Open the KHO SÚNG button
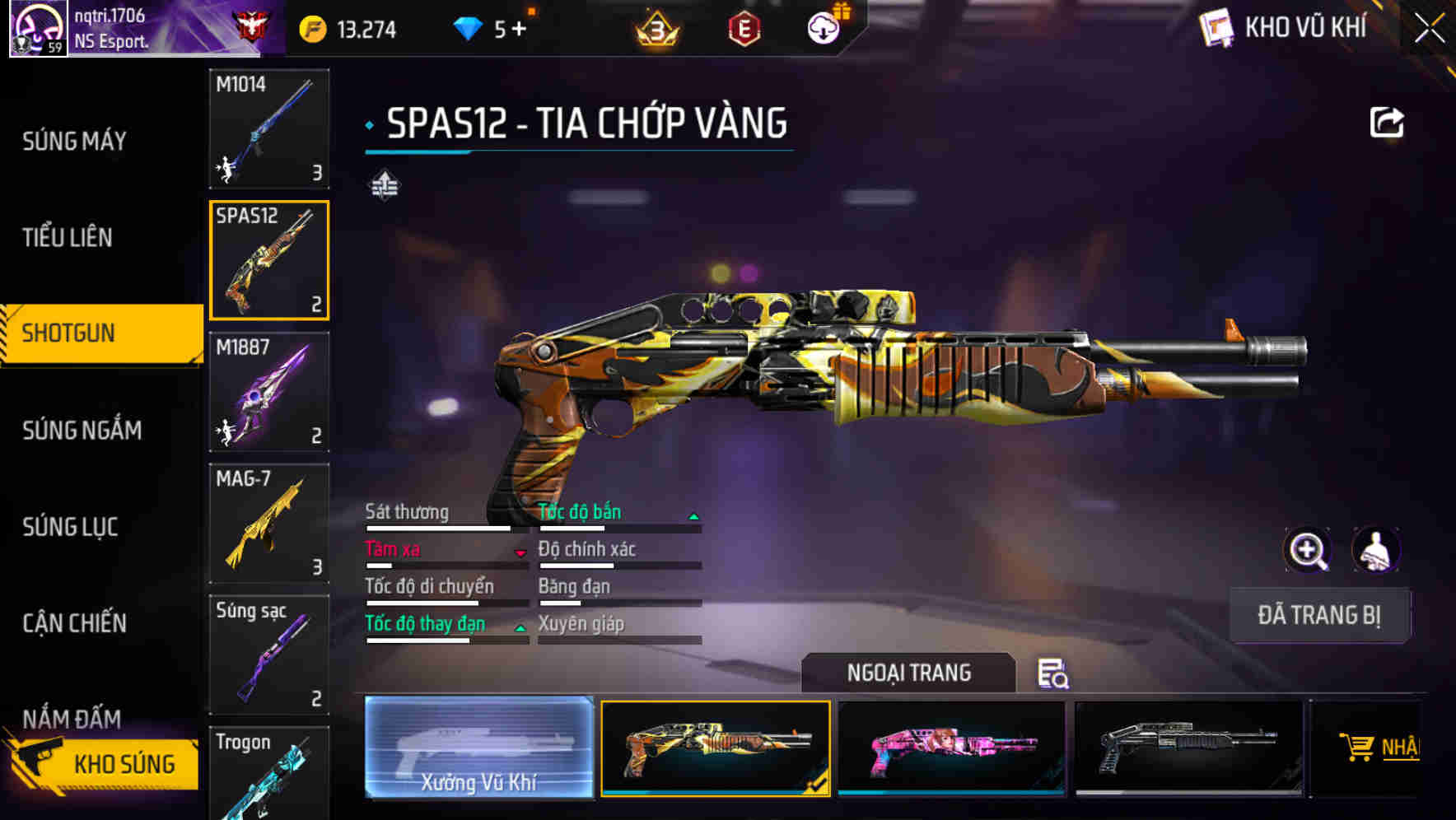The image size is (1456, 820). [105, 764]
